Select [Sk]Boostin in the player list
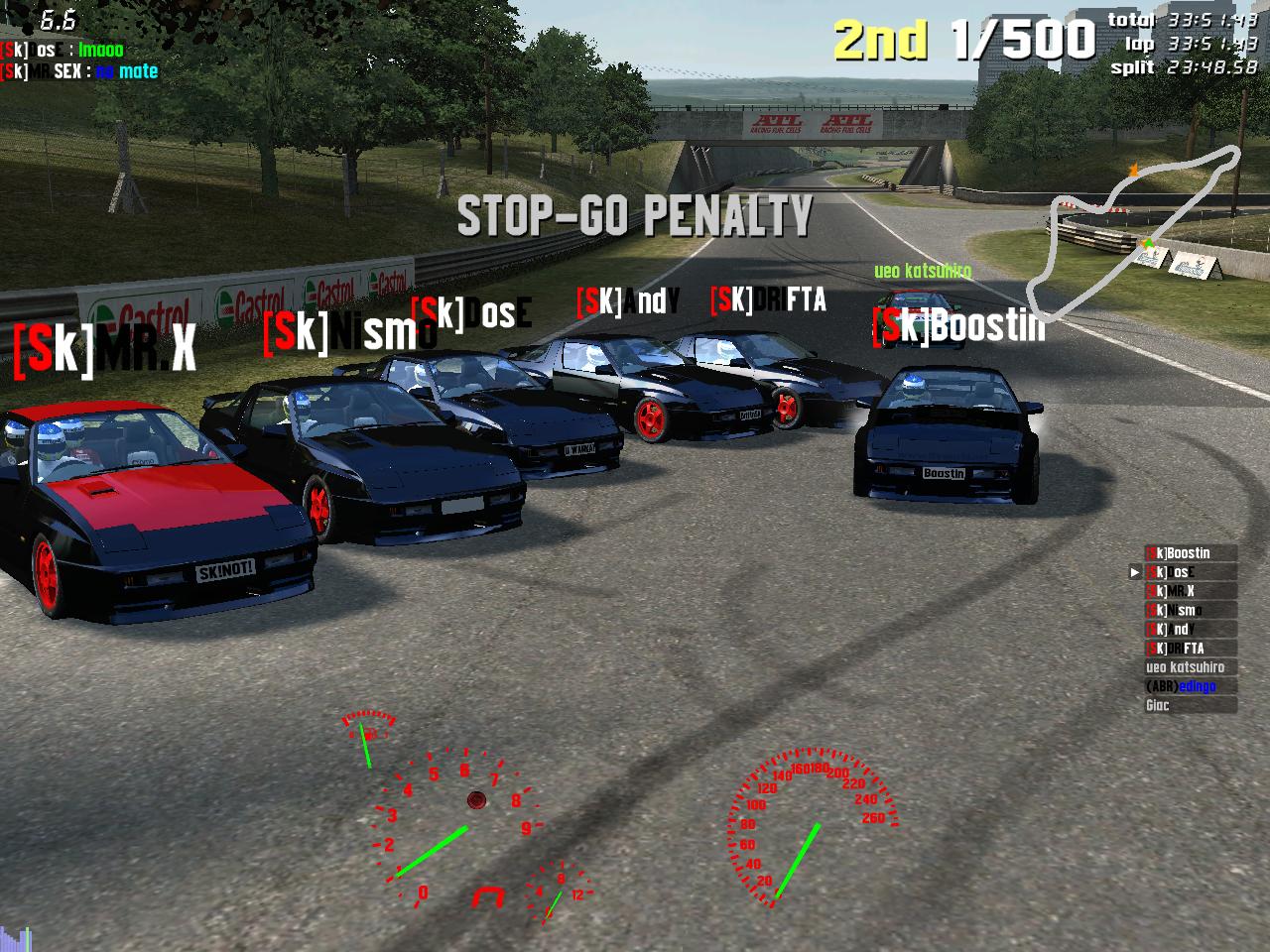The width and height of the screenshot is (1270, 952). click(1190, 553)
